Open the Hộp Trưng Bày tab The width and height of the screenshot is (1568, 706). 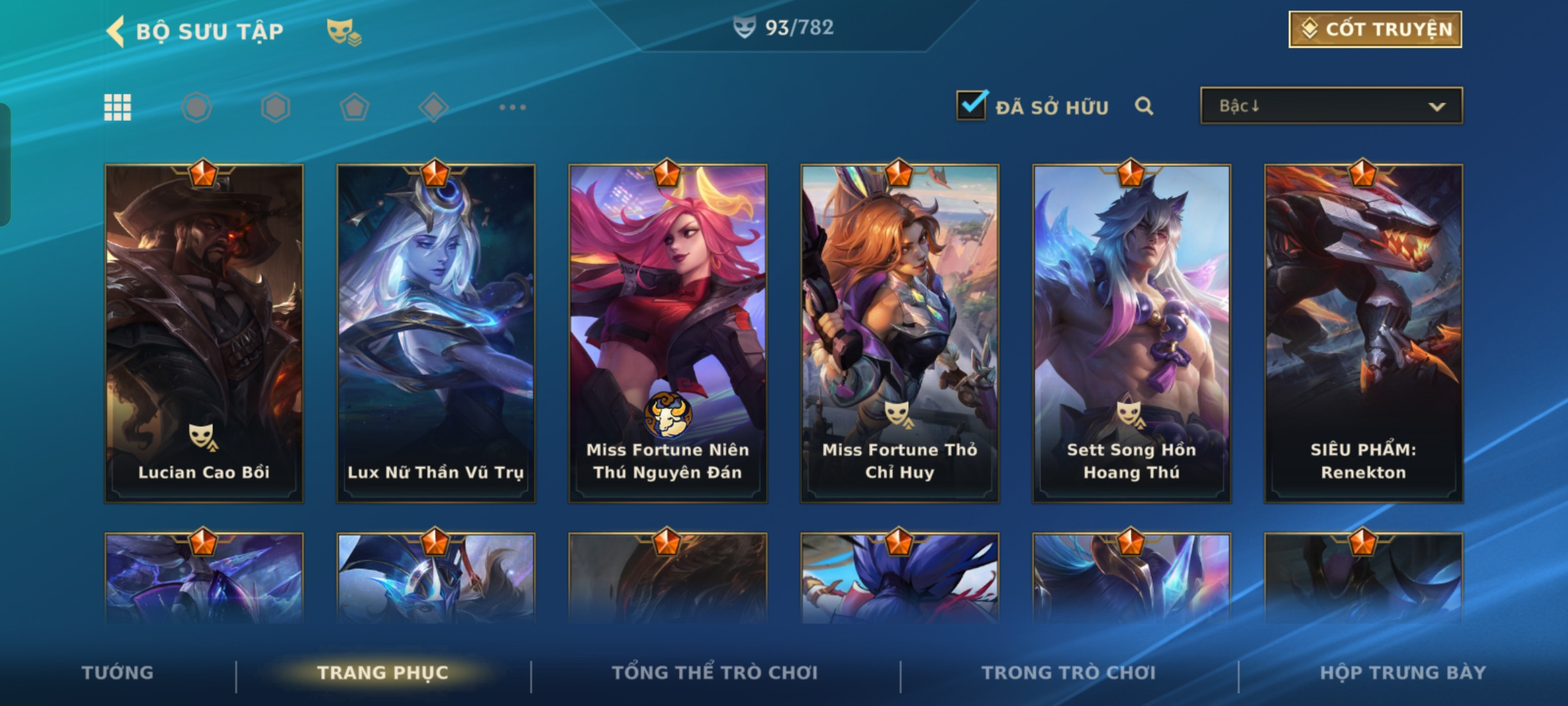[x=1403, y=673]
